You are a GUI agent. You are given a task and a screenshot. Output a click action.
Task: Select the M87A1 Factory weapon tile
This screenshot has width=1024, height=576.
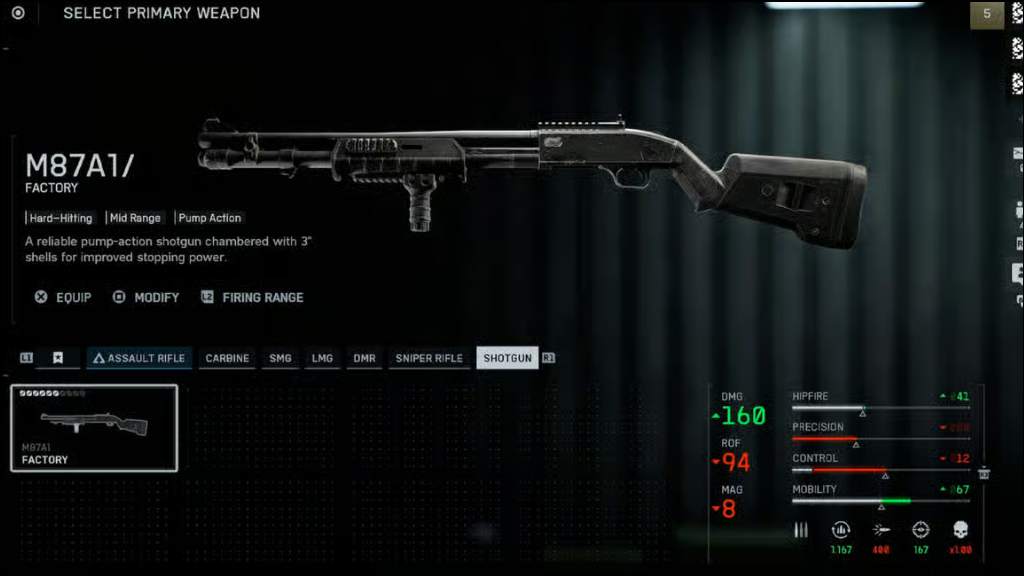[x=94, y=428]
